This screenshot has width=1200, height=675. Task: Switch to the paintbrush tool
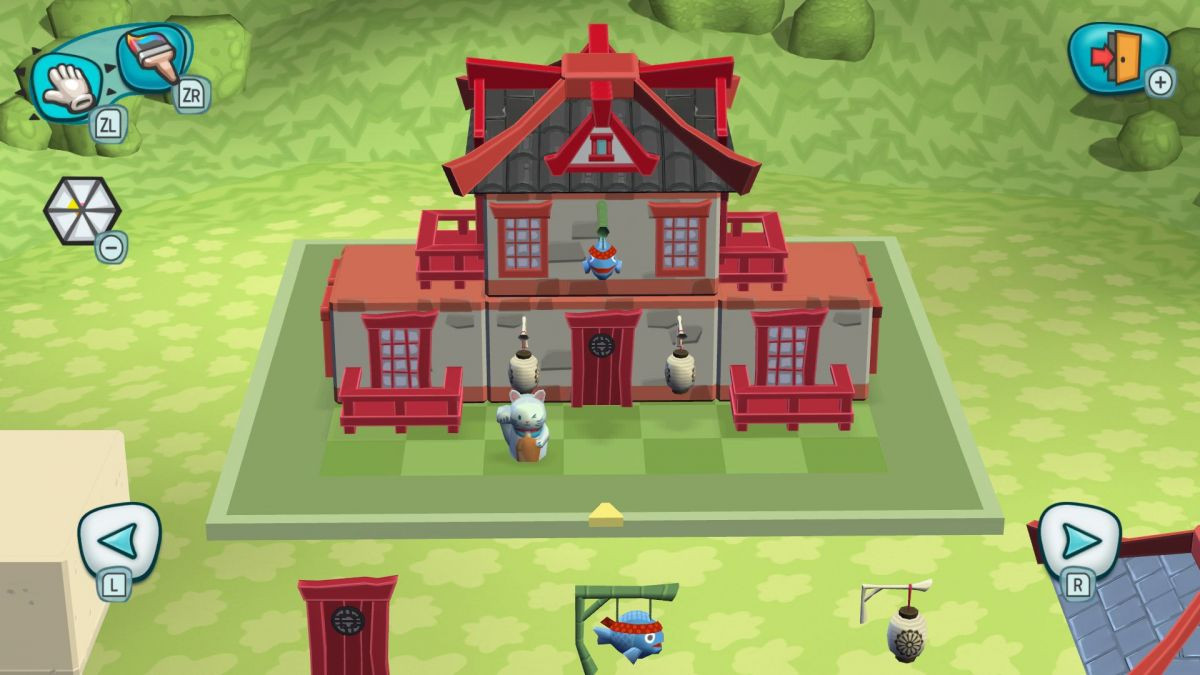[x=152, y=57]
